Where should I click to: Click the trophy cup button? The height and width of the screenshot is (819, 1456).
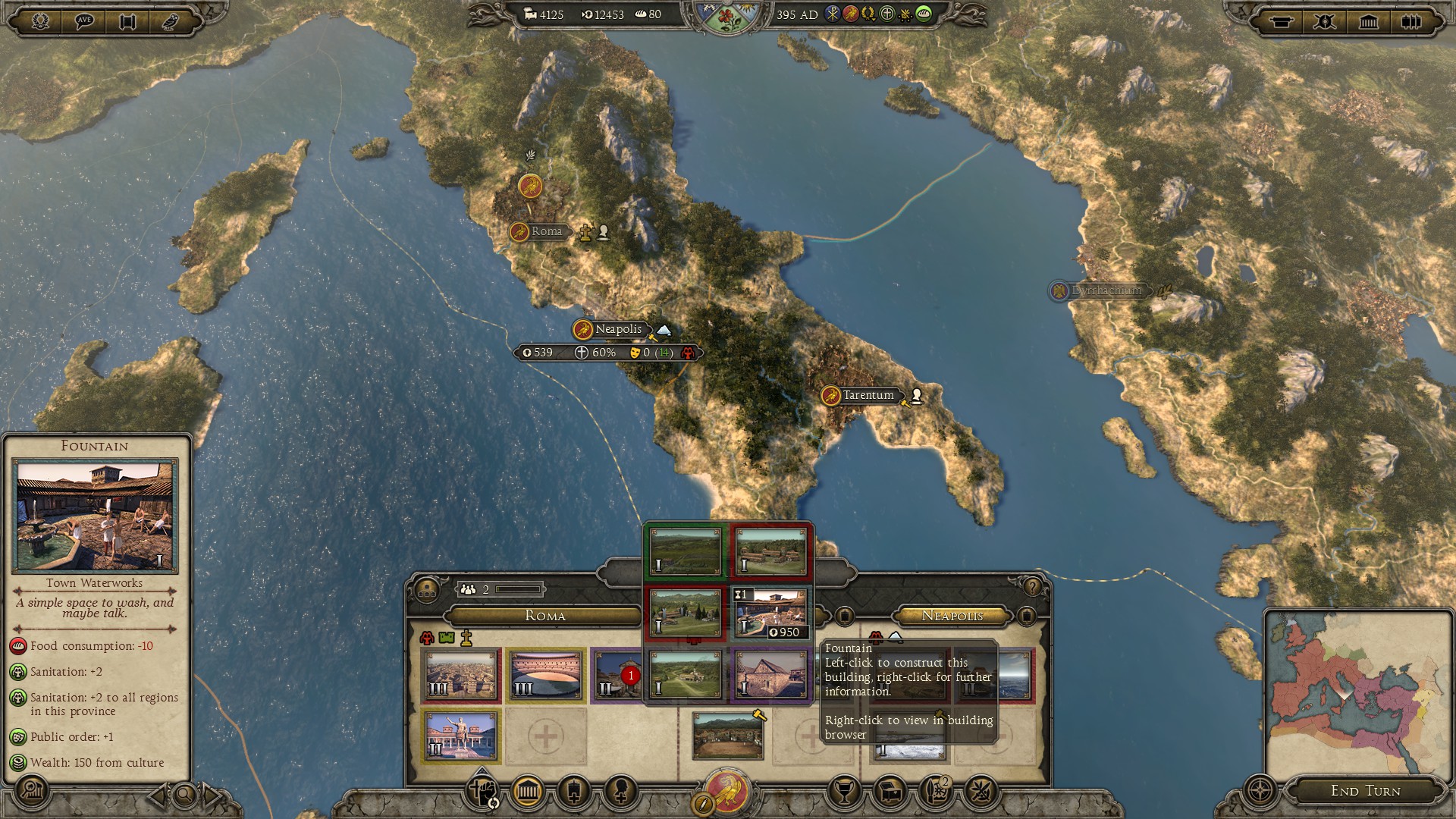click(844, 792)
